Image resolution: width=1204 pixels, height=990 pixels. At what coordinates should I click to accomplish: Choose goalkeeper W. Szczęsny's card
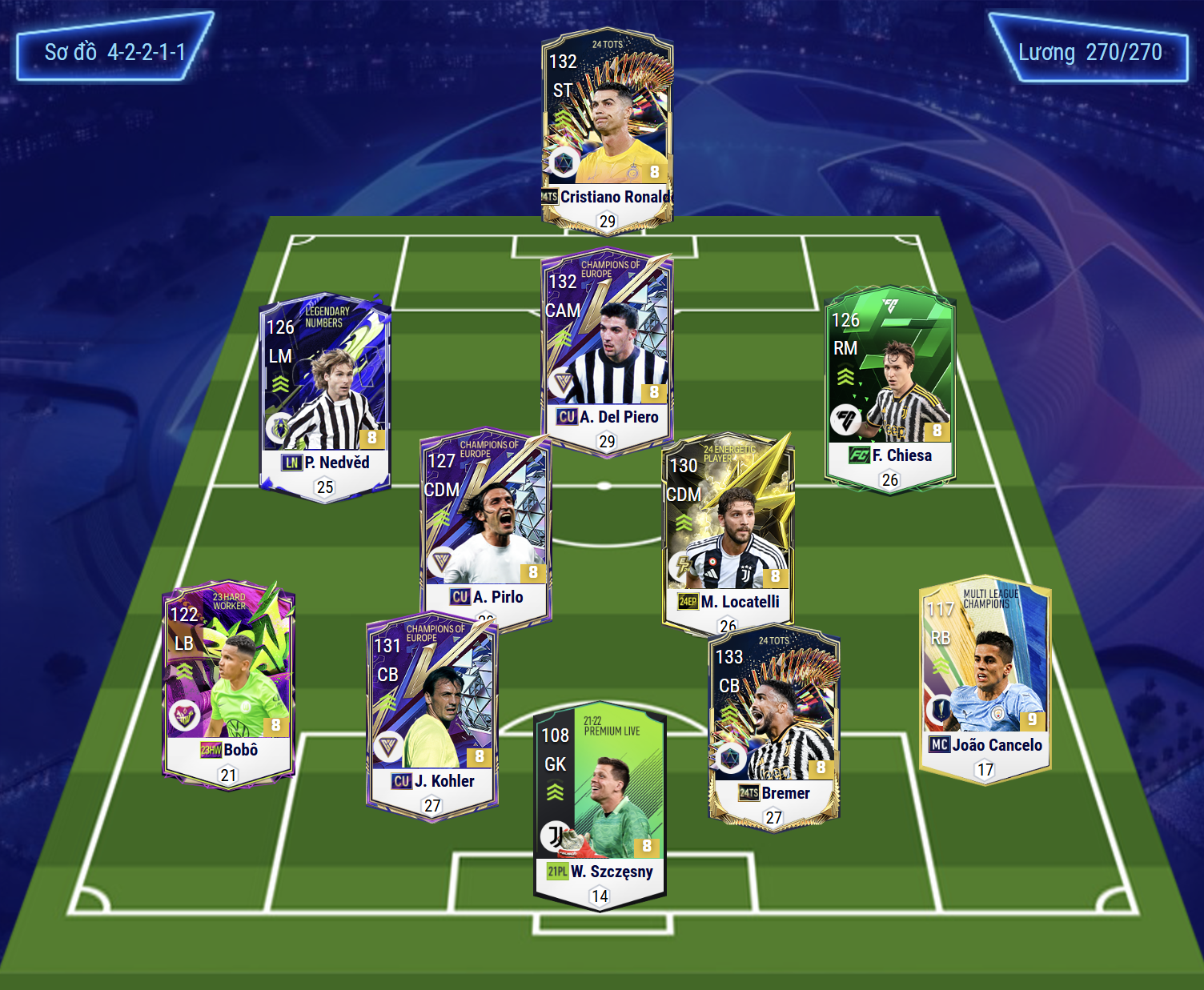click(x=600, y=804)
